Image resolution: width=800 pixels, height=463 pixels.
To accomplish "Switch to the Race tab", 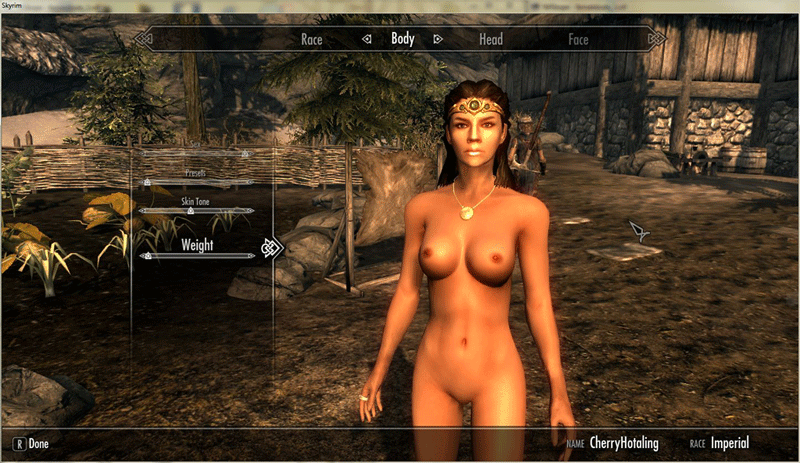I will (x=312, y=40).
